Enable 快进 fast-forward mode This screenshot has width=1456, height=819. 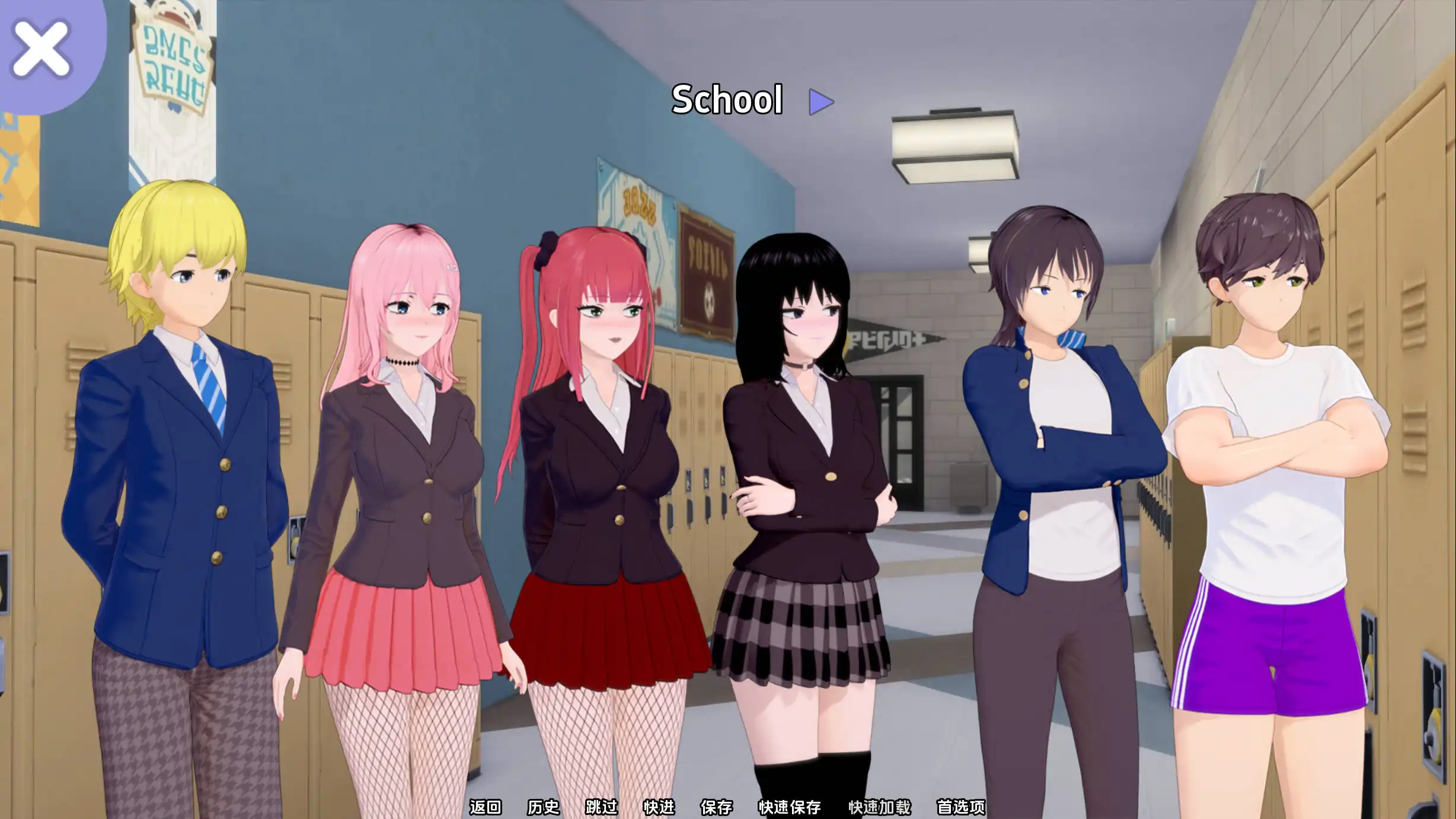tap(660, 807)
